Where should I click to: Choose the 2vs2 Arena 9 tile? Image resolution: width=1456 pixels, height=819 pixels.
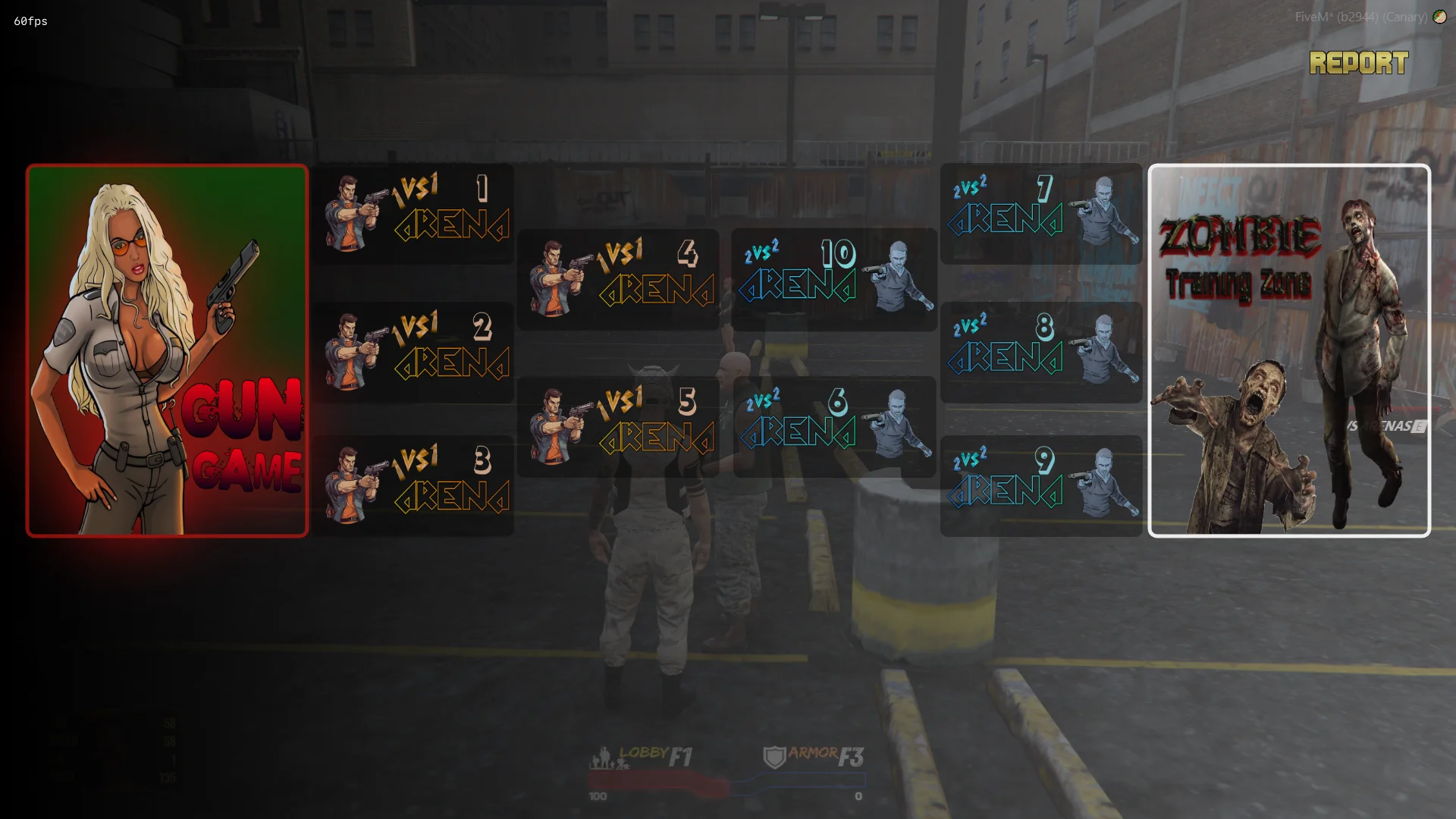(x=1041, y=486)
